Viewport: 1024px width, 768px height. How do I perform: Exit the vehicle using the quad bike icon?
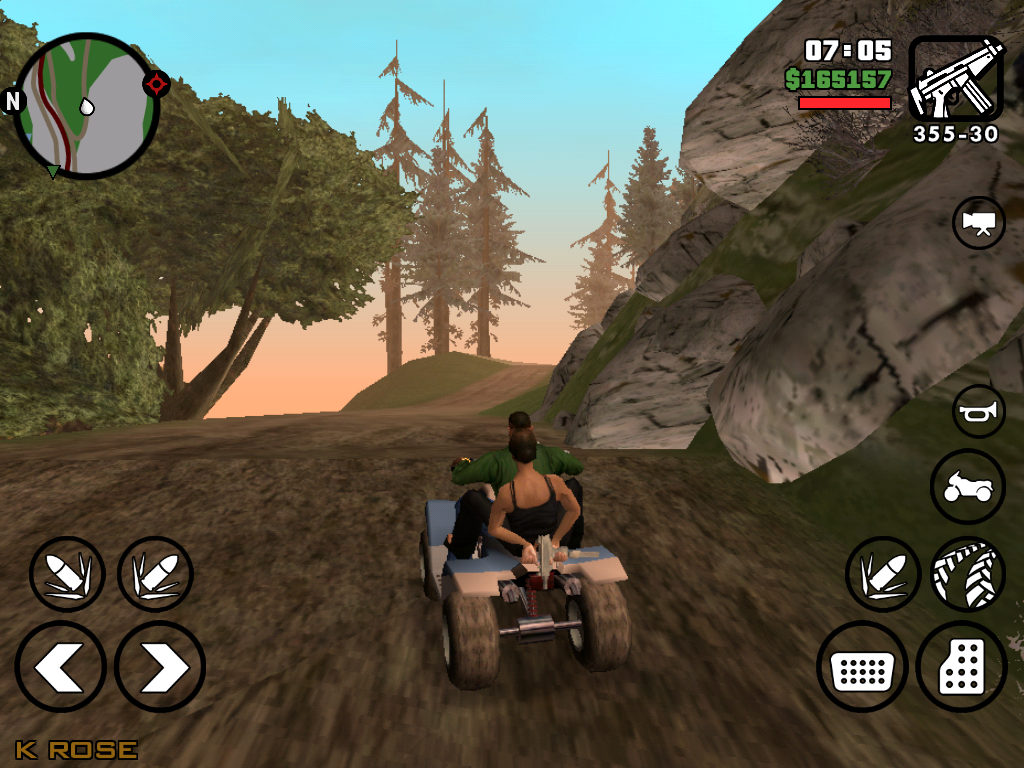point(968,487)
